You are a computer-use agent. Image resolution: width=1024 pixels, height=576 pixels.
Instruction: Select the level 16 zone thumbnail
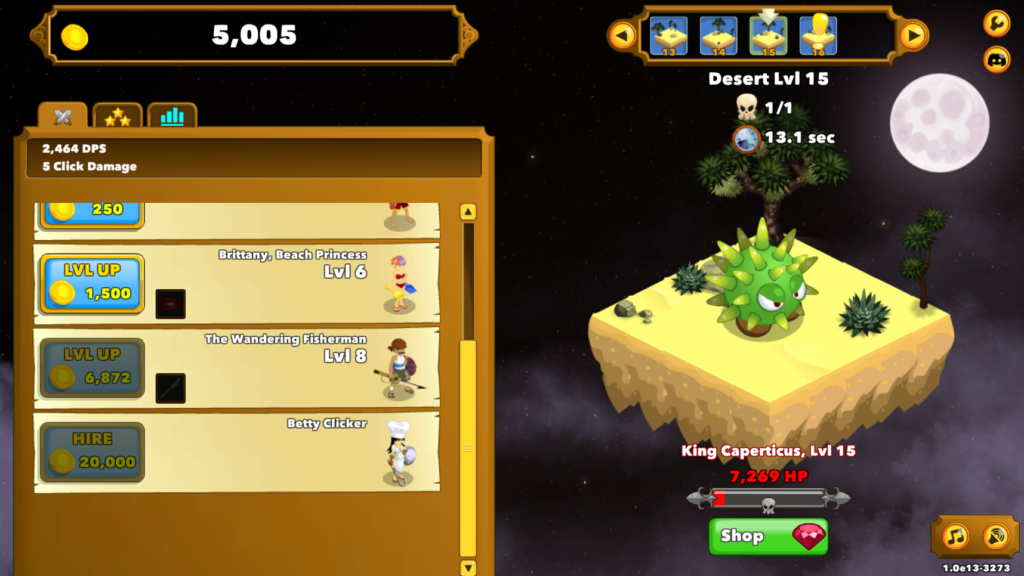(x=818, y=36)
